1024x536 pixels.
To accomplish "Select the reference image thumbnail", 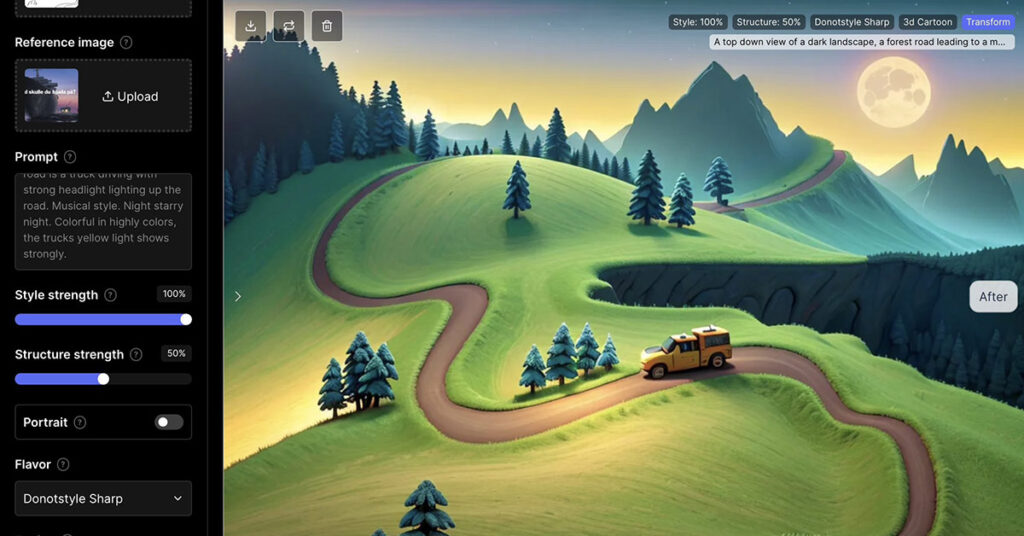I will click(x=51, y=96).
